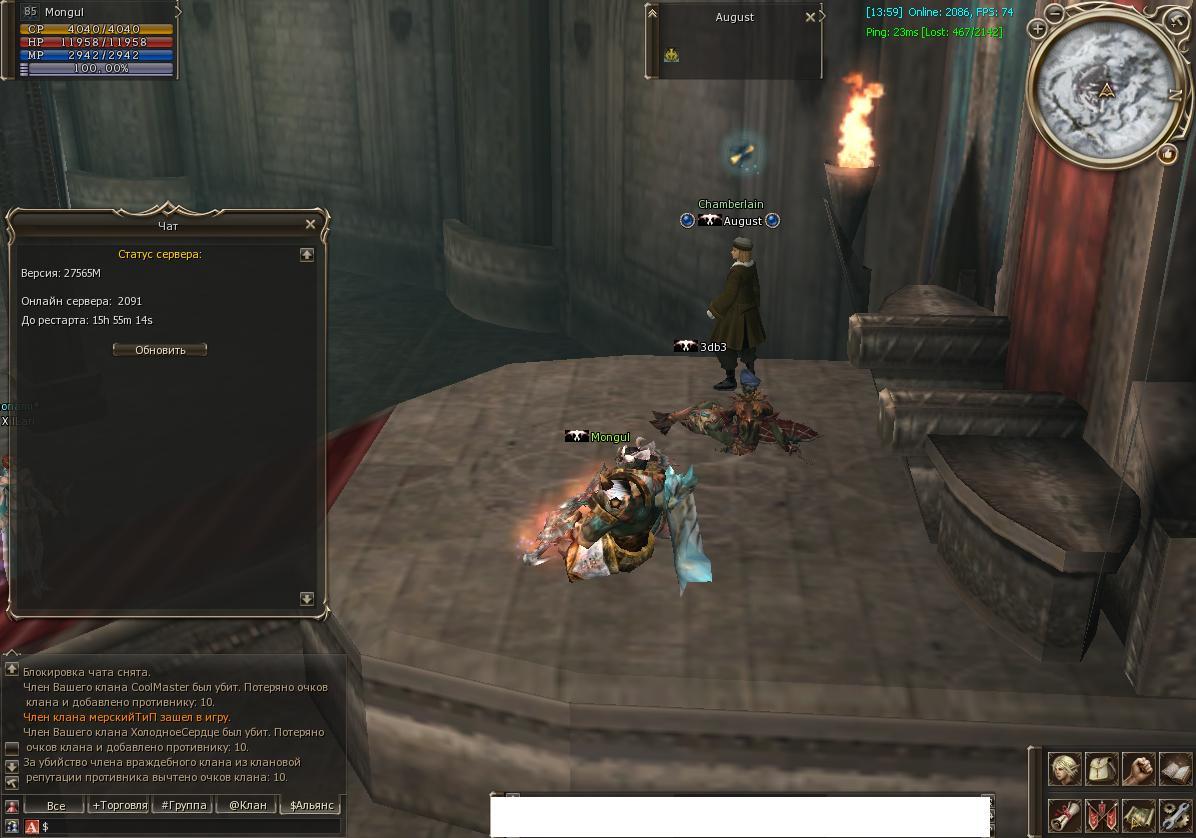This screenshot has width=1196, height=838.
Task: Click the Обновить button in server status
Action: (x=160, y=350)
